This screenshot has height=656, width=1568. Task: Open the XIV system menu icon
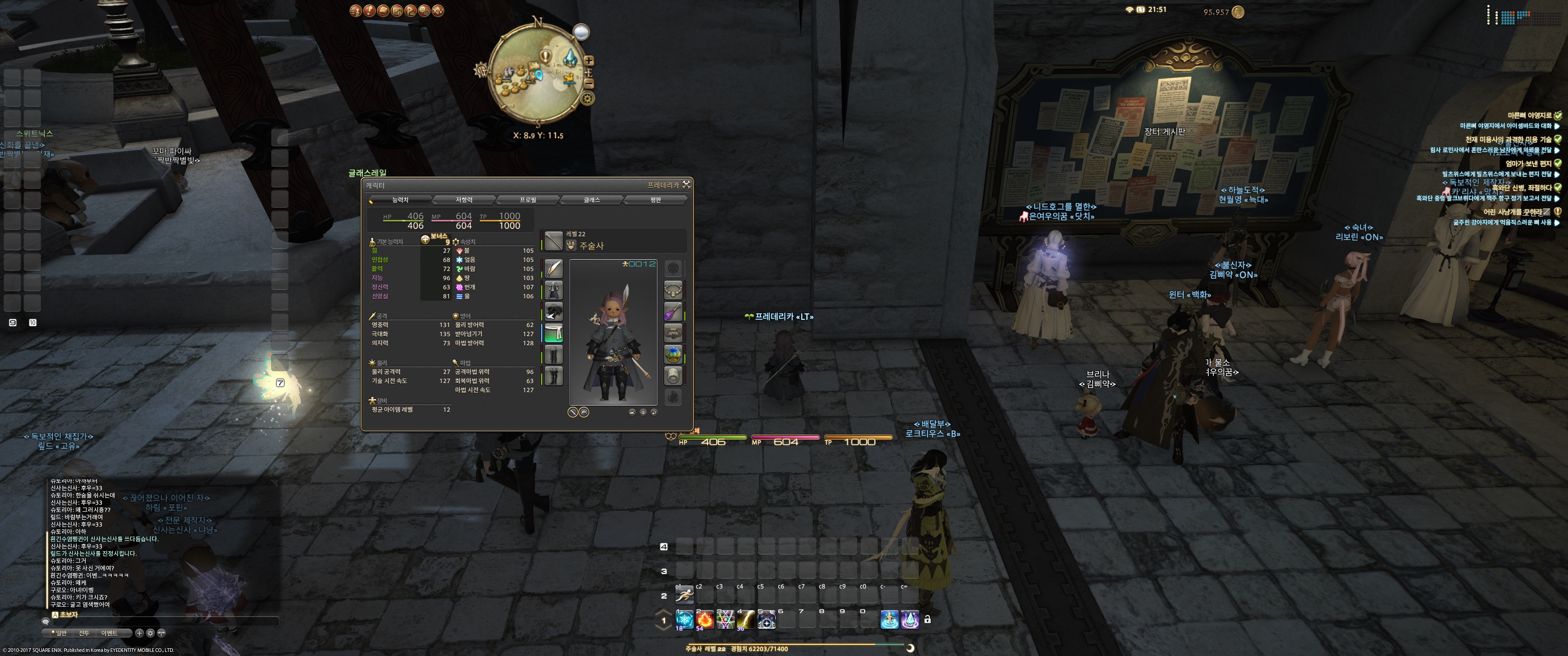(x=438, y=10)
